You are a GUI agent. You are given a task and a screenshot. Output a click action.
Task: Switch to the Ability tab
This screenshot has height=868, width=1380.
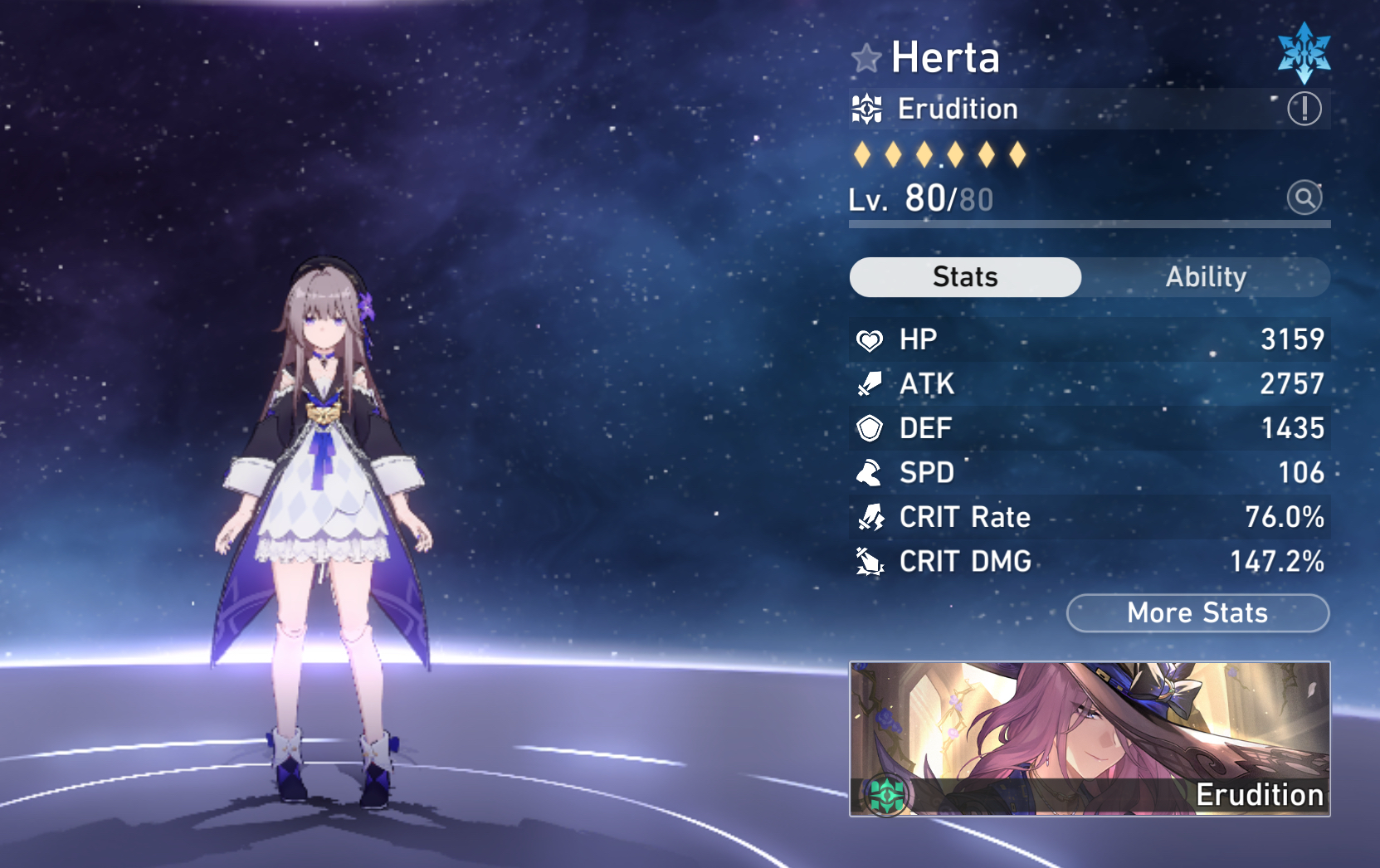pos(1205,277)
